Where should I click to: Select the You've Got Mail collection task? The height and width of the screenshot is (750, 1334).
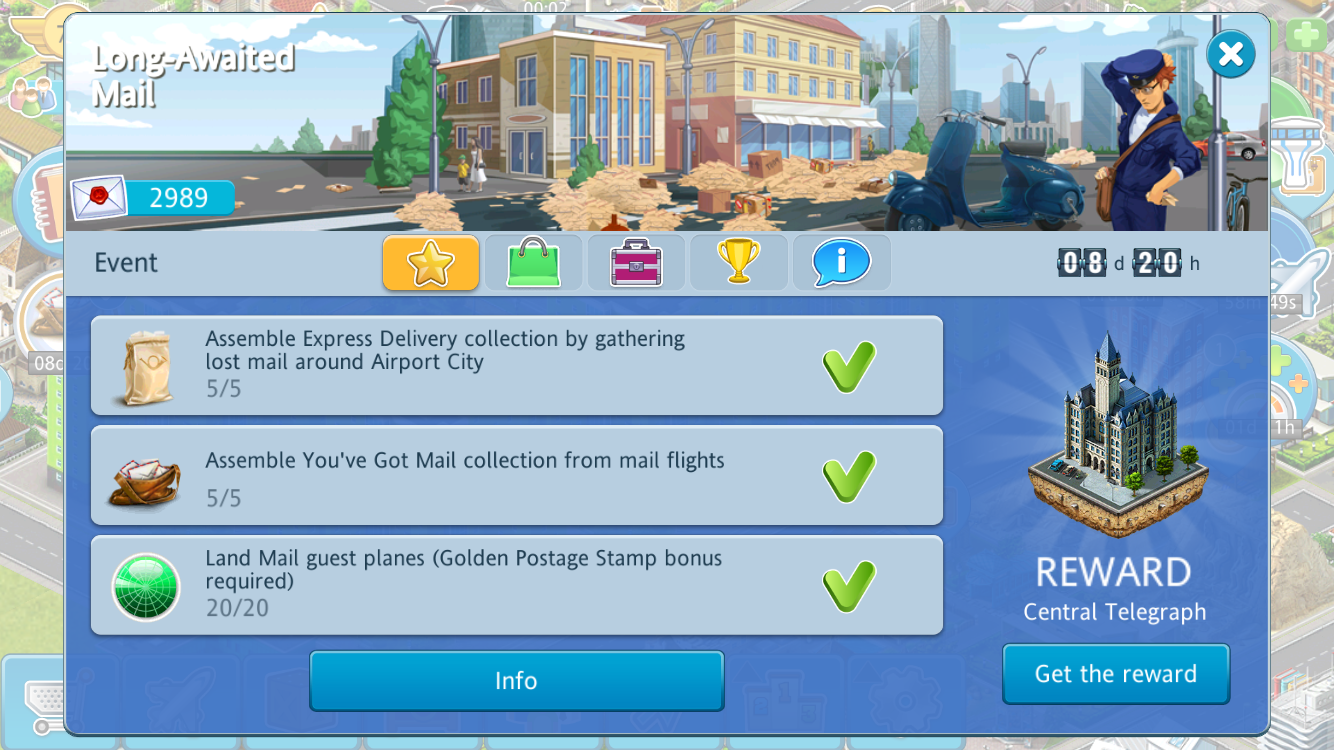[x=516, y=475]
